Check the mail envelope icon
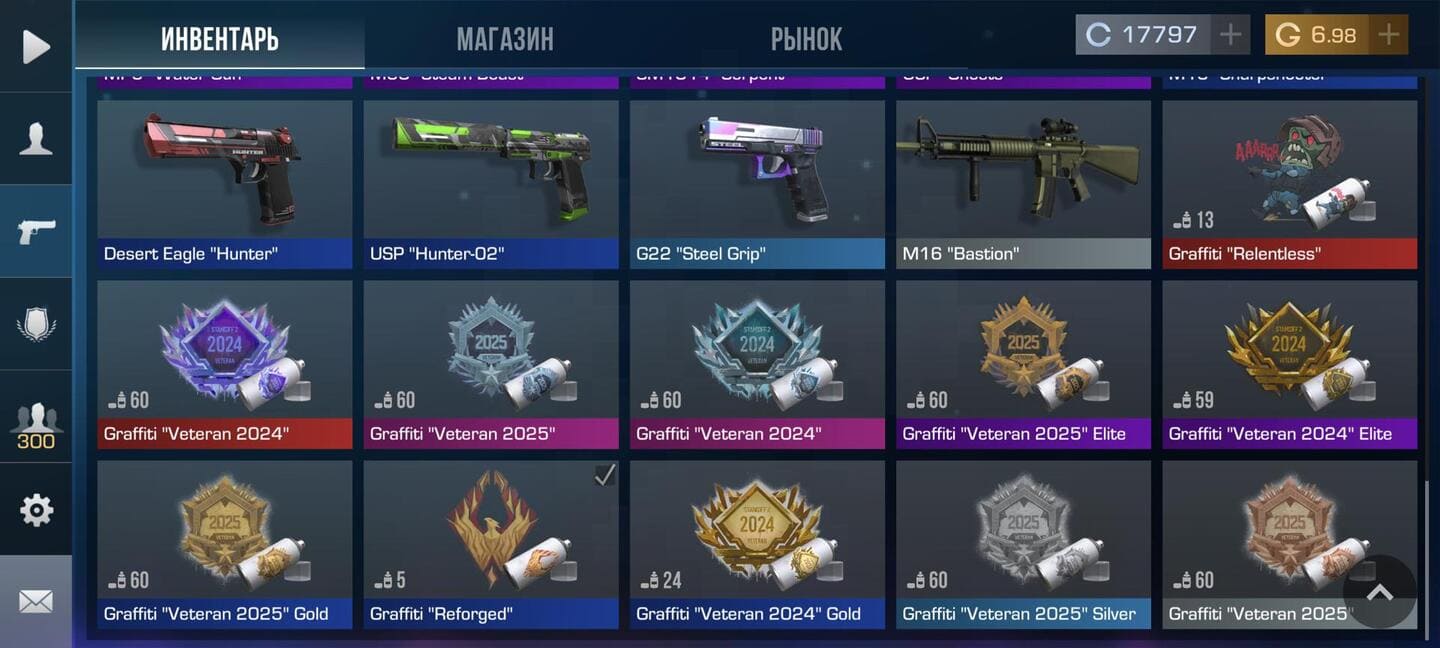1440x648 pixels. click(36, 601)
